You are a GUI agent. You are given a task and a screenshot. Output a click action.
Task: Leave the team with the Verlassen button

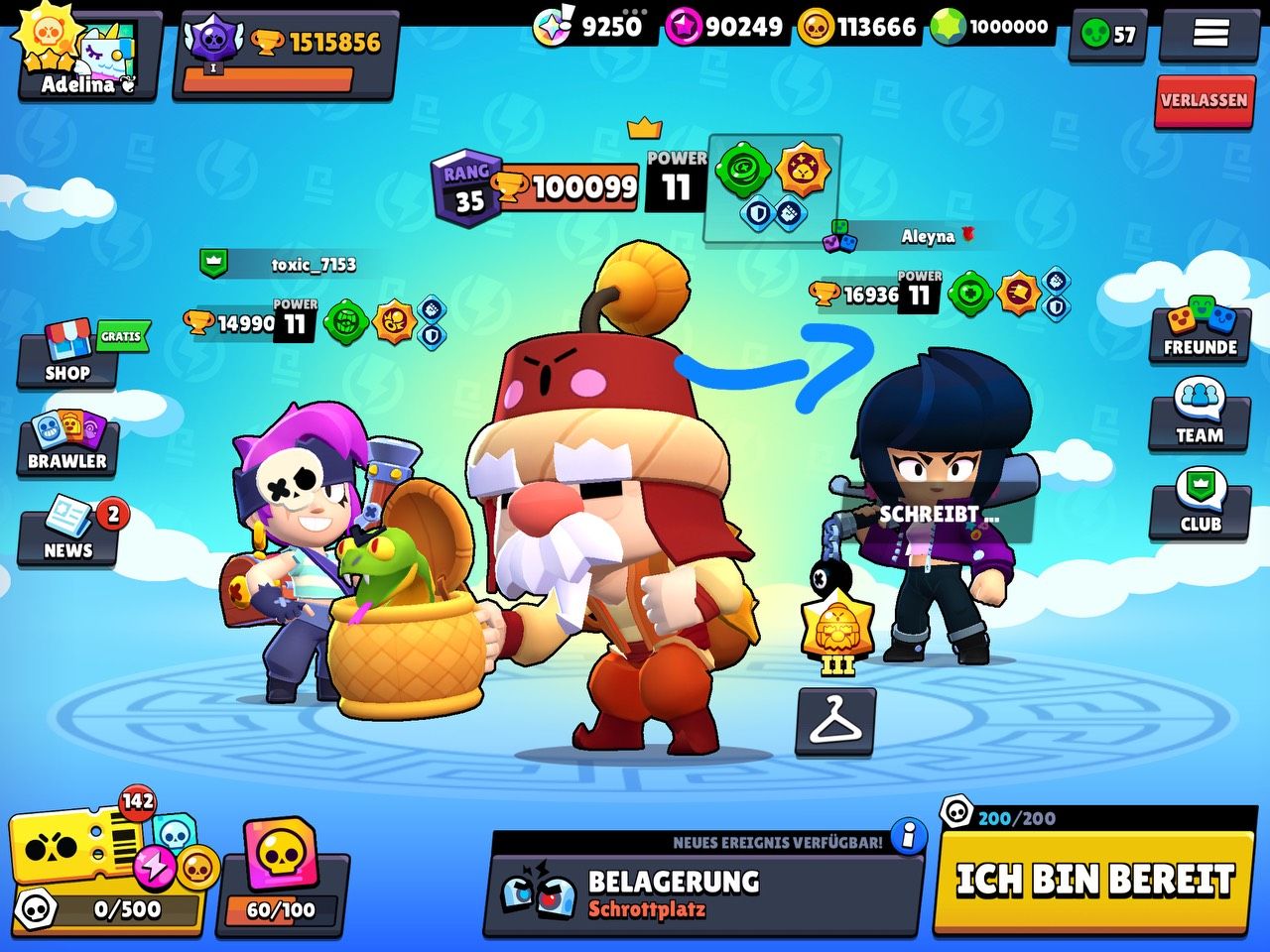point(1203,100)
